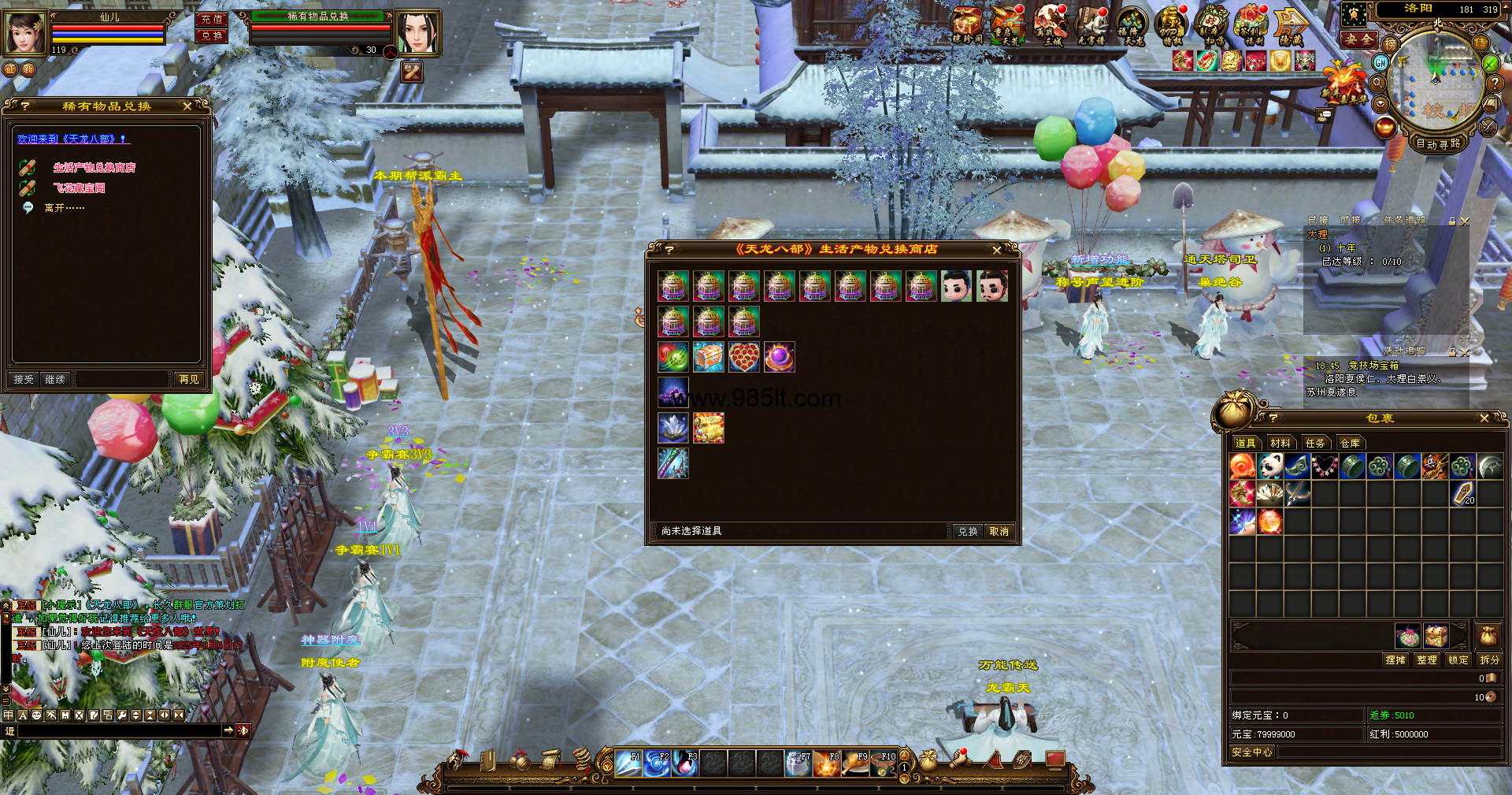This screenshot has height=795, width=1512.
Task: Choose the white crystal shop item
Action: (x=673, y=428)
